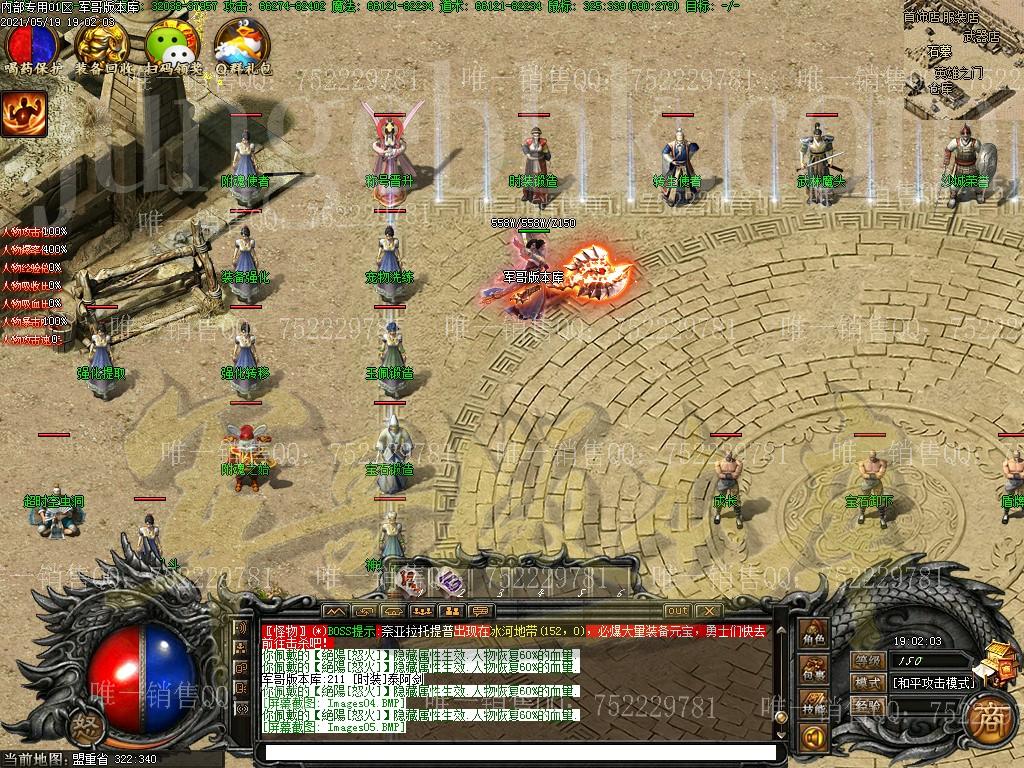The height and width of the screenshot is (768, 1024).
Task: Focus the chat input field
Action: point(517,751)
